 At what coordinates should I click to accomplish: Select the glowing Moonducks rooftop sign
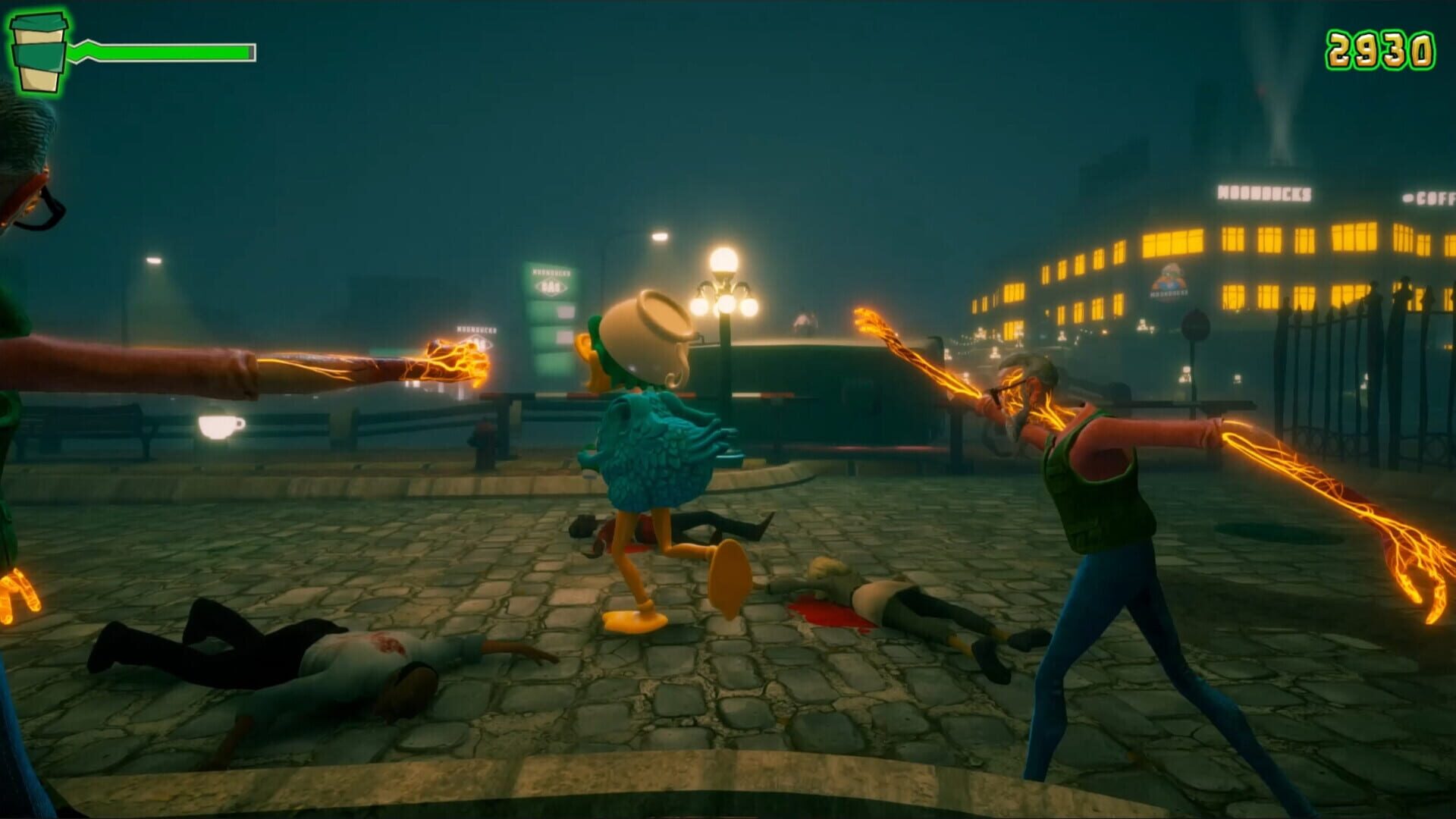tap(1264, 193)
